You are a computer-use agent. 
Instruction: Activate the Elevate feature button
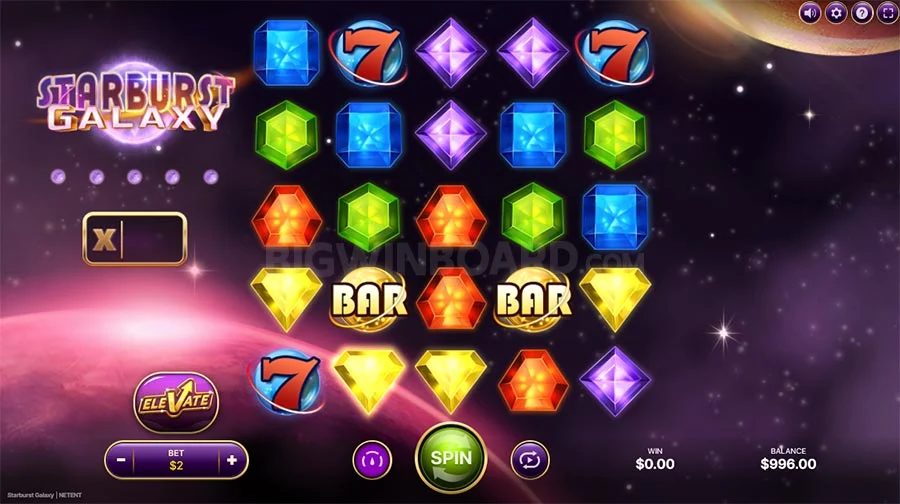pos(176,401)
